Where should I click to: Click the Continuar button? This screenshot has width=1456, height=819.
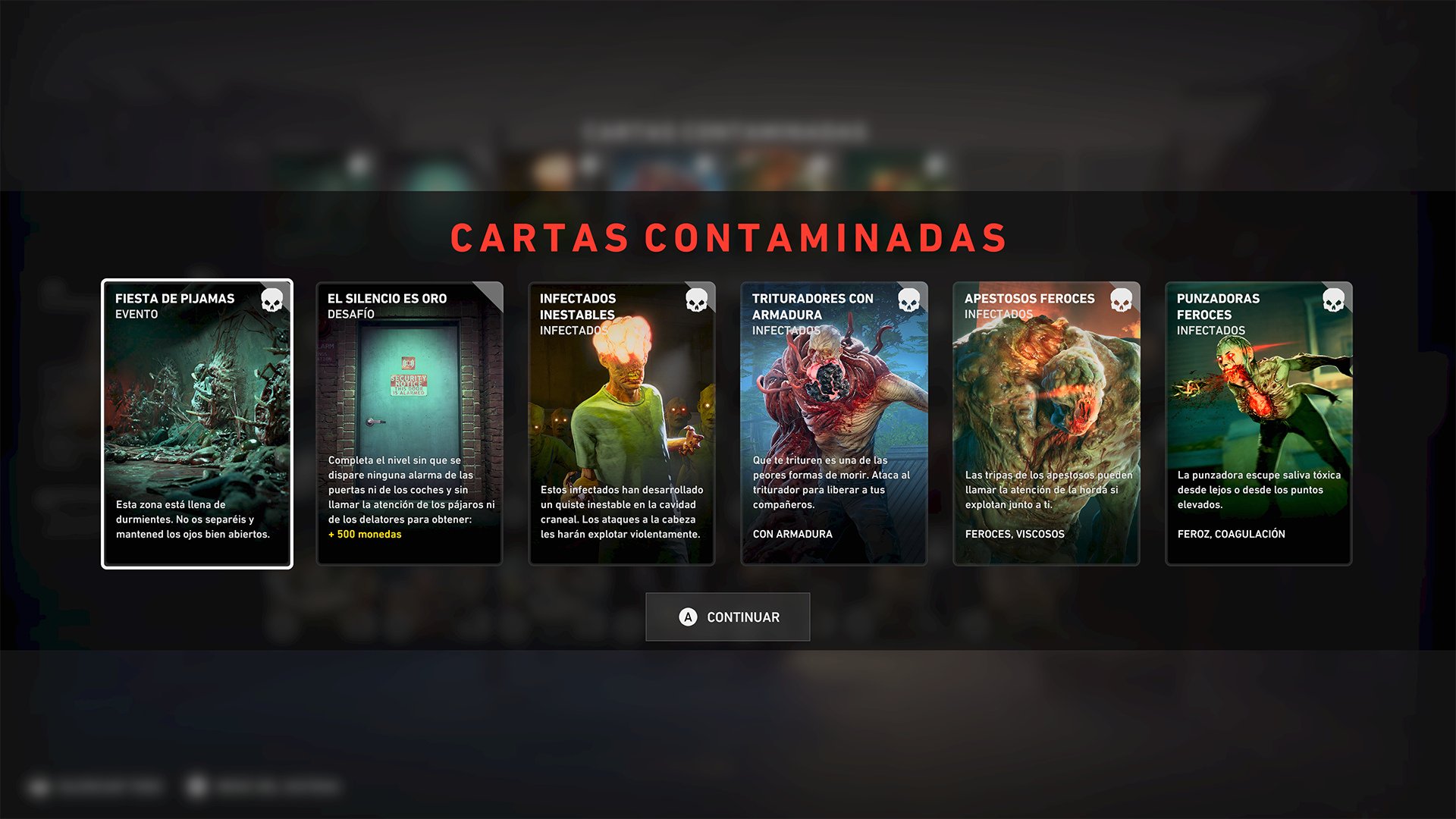pos(728,617)
